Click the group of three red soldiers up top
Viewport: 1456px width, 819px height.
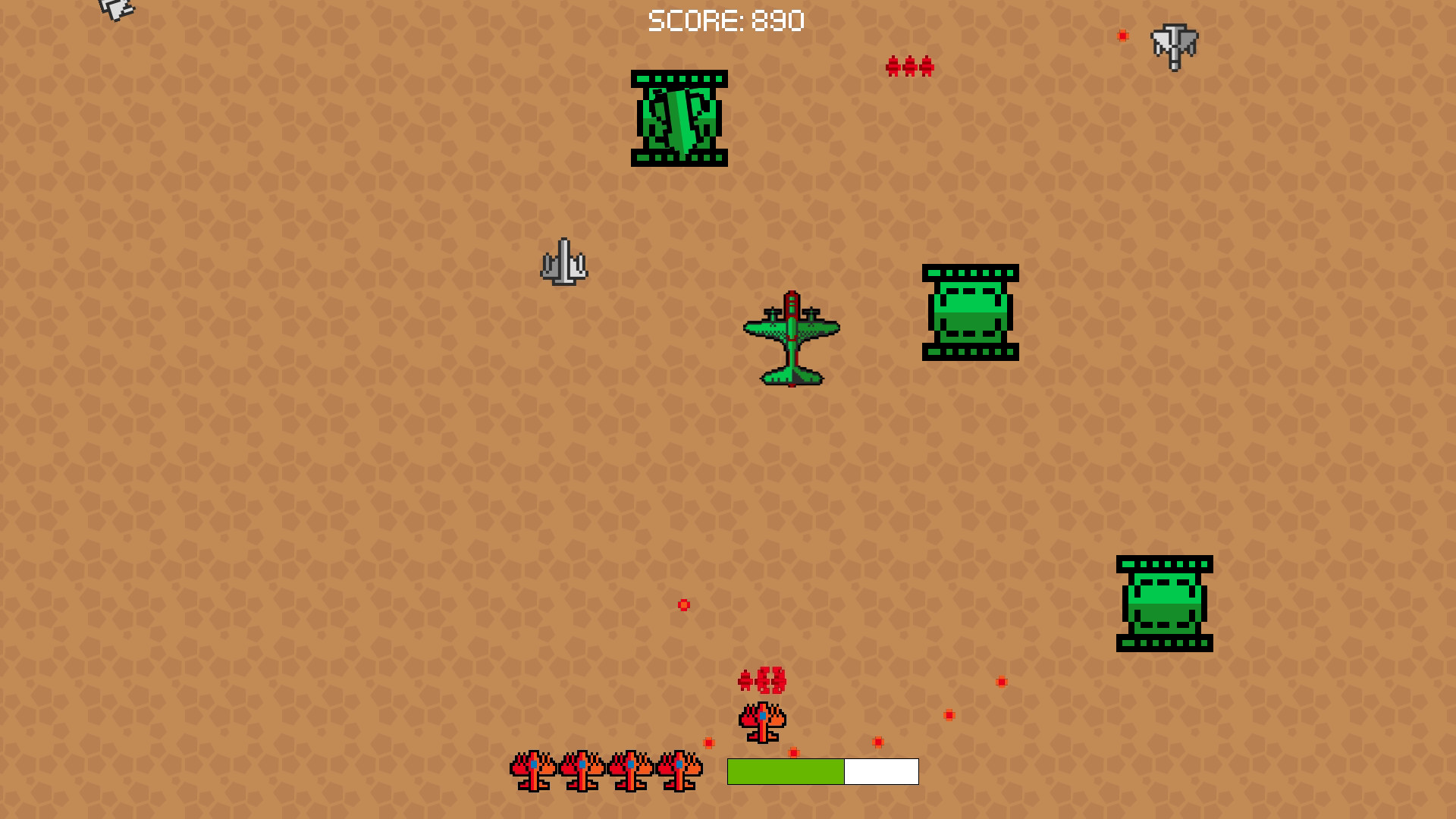(908, 65)
